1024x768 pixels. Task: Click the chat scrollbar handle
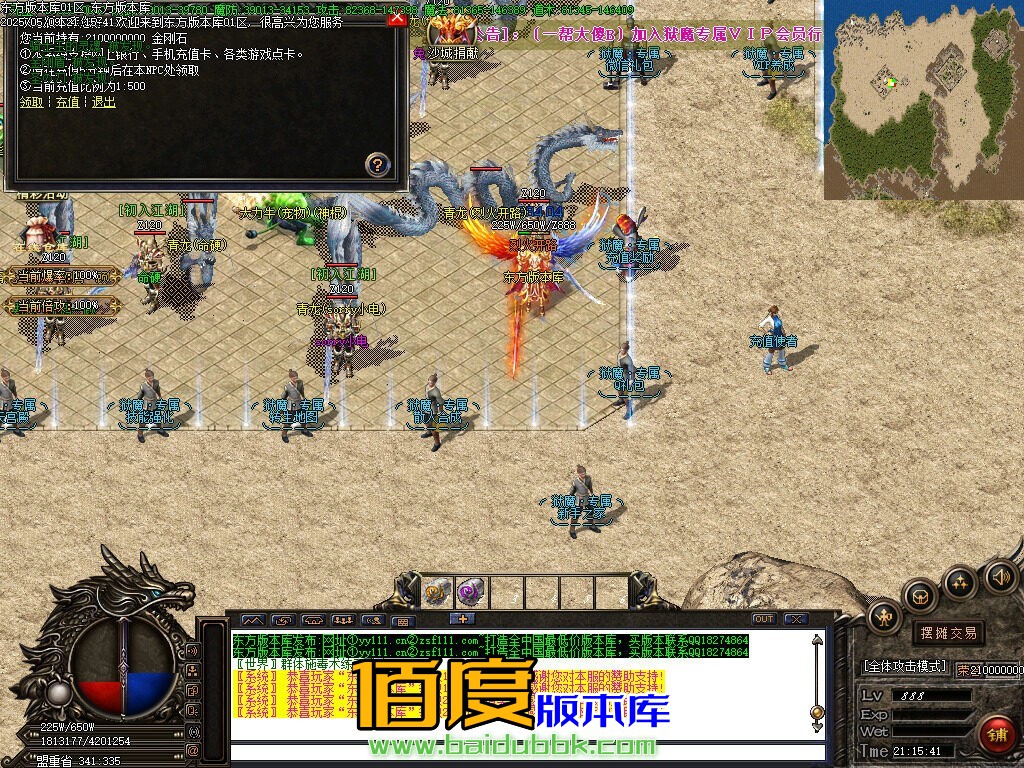click(x=816, y=712)
